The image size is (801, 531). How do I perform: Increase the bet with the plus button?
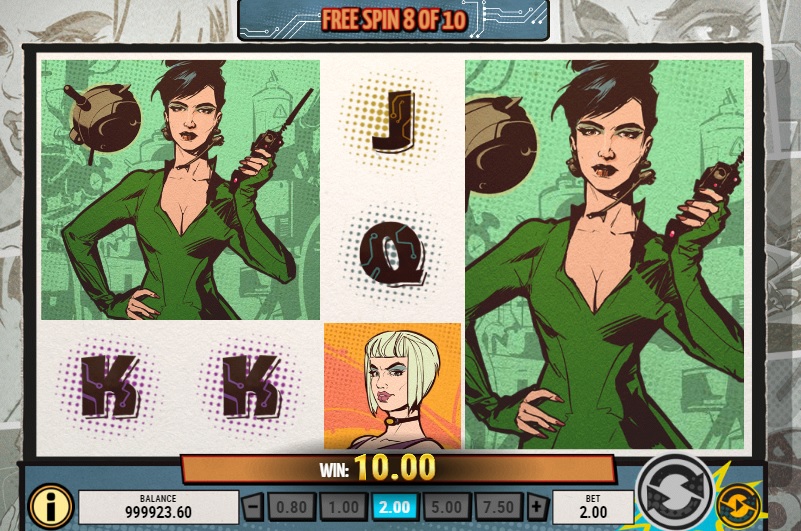tap(537, 505)
